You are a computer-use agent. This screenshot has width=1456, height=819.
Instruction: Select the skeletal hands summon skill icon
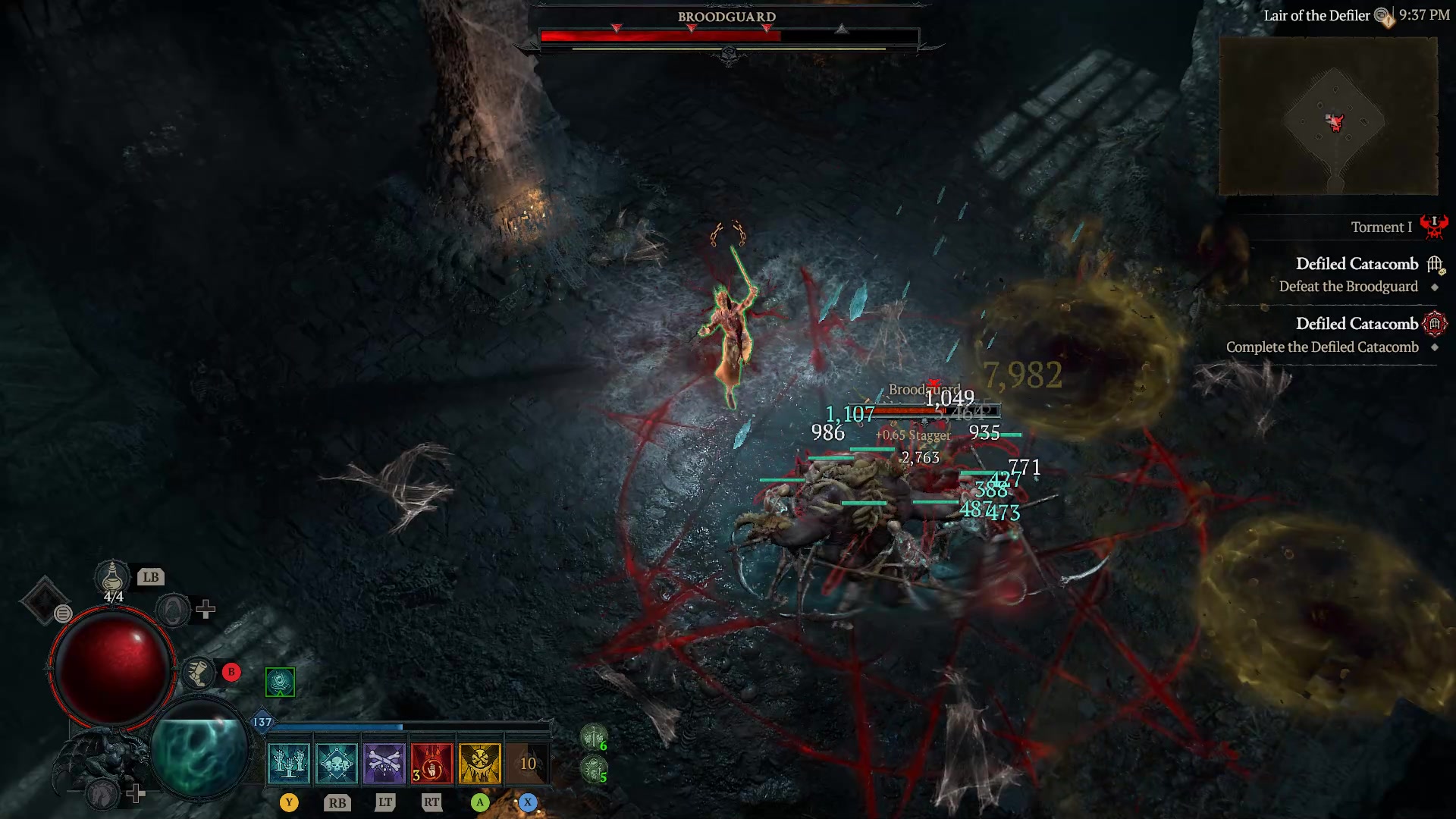pyautogui.click(x=288, y=762)
